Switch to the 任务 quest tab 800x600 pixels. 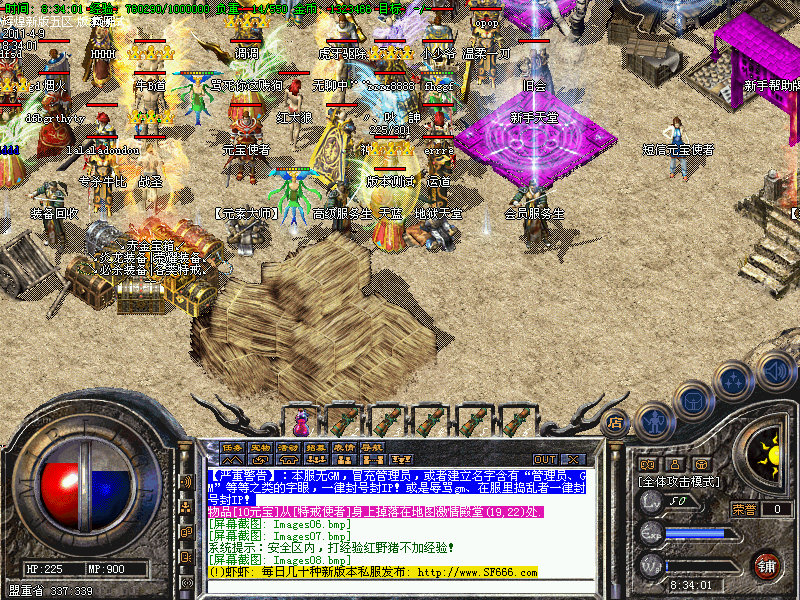[x=232, y=447]
